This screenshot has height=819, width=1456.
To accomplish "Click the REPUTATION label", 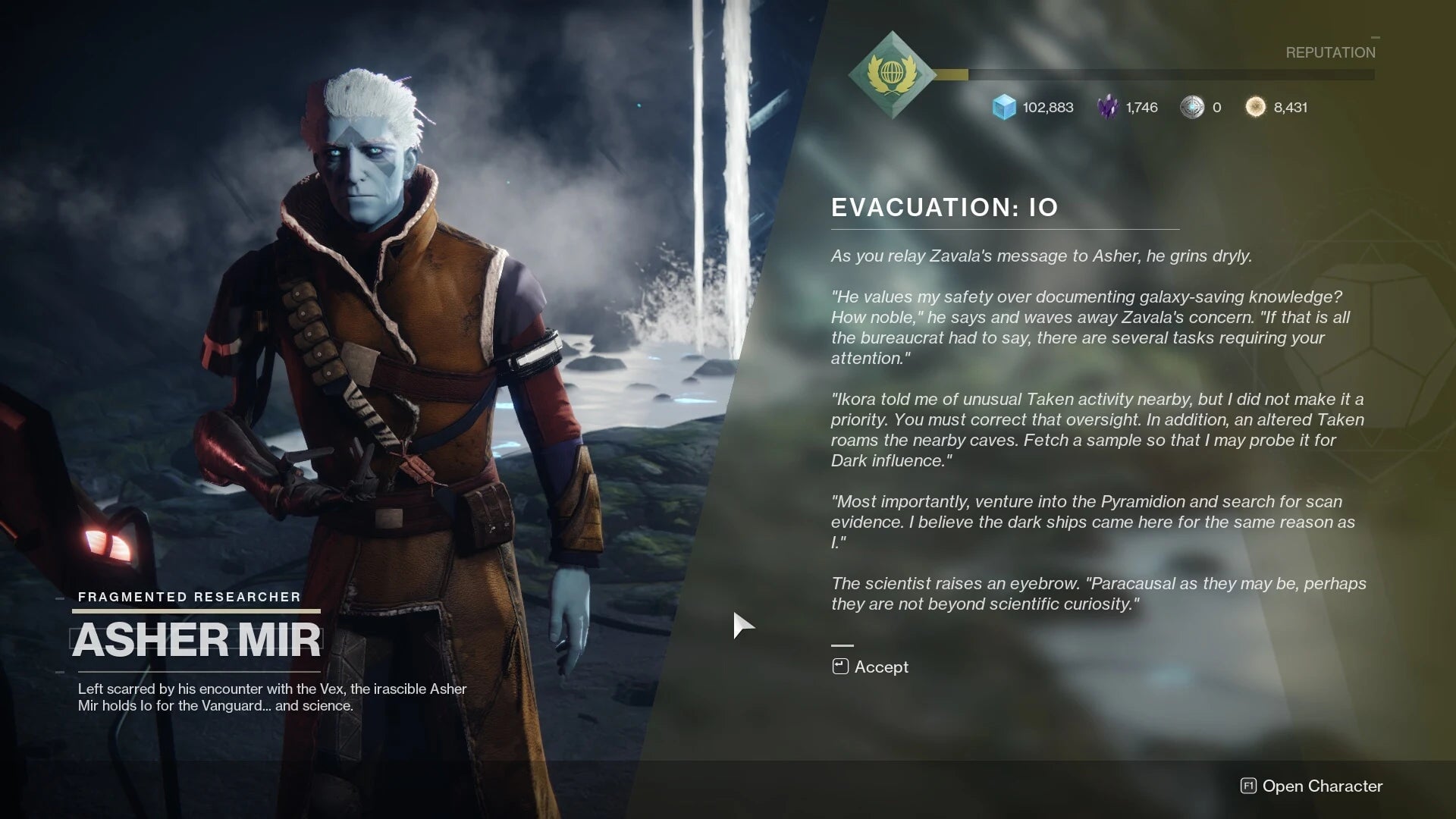I will (x=1330, y=52).
